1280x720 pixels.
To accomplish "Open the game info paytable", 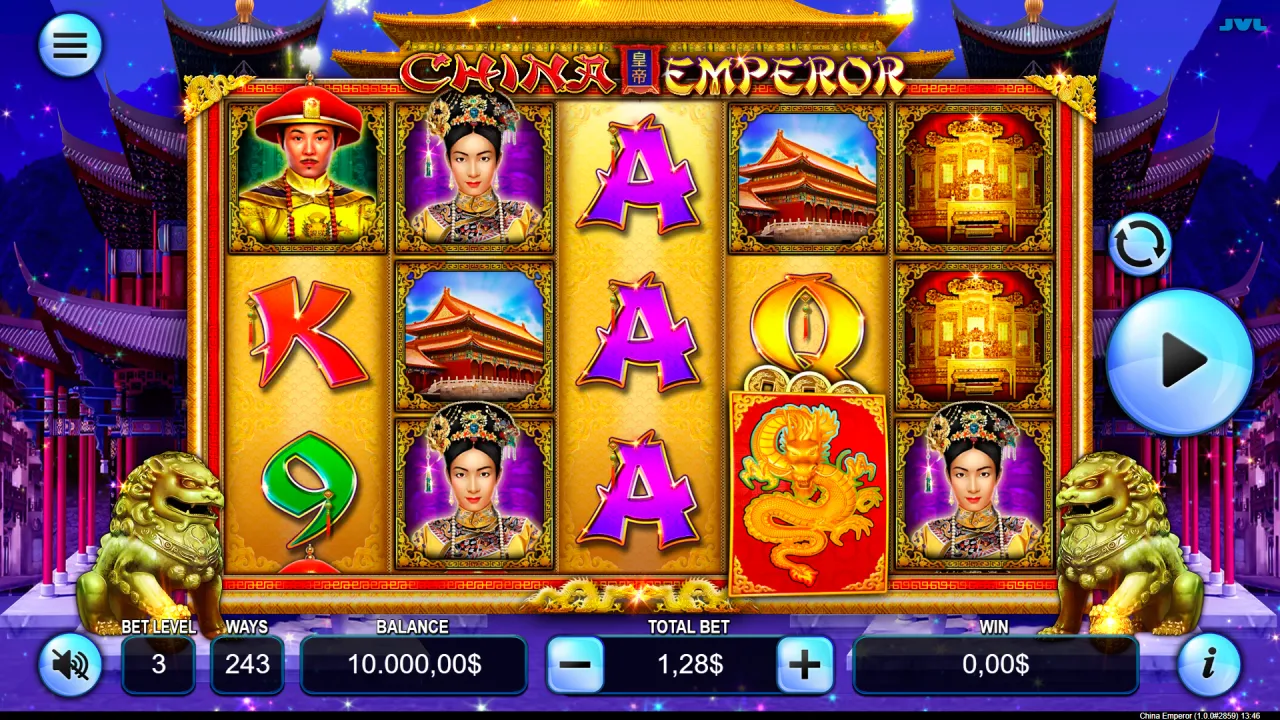I will 1209,664.
